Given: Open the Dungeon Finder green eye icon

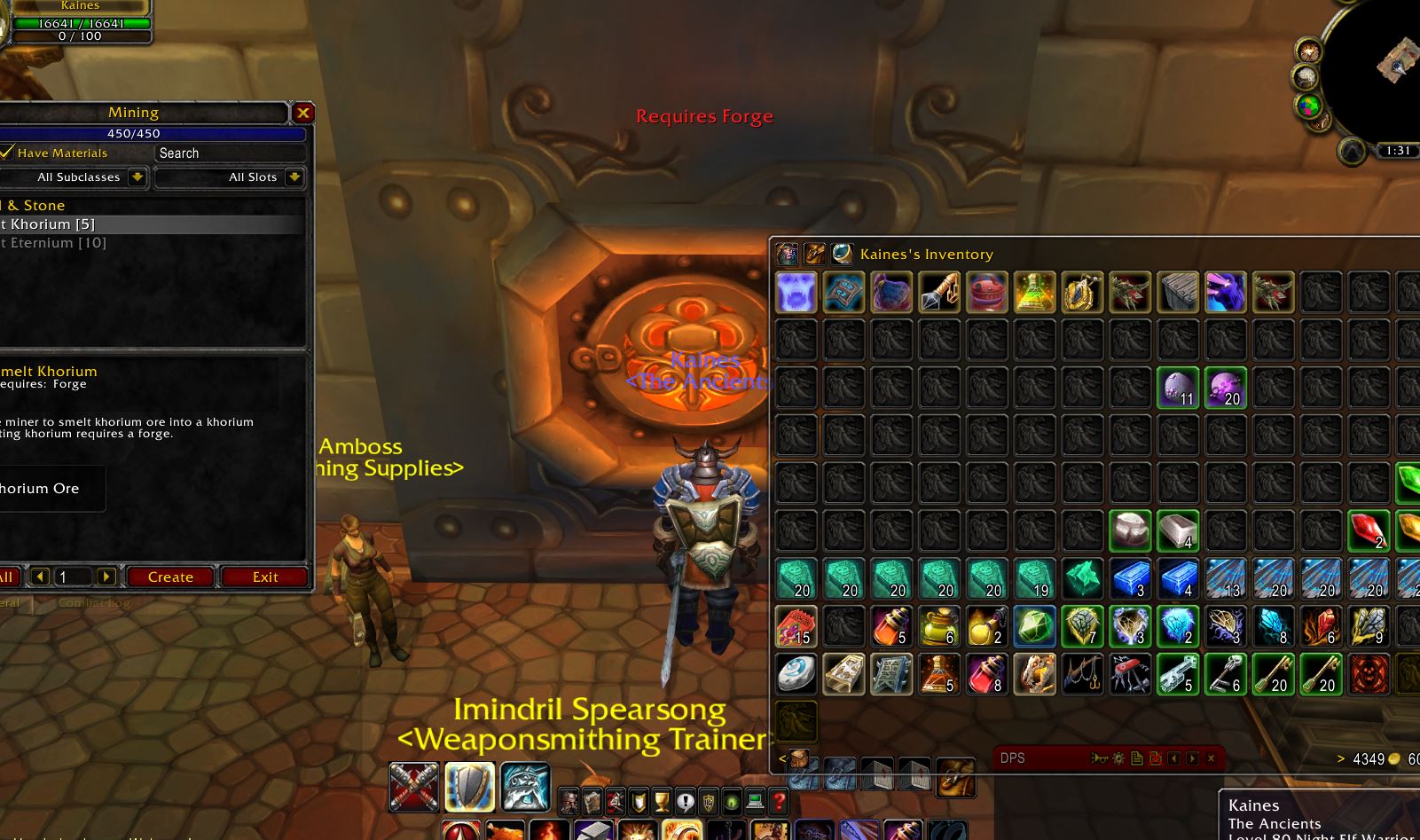Looking at the screenshot, I should pos(732,801).
